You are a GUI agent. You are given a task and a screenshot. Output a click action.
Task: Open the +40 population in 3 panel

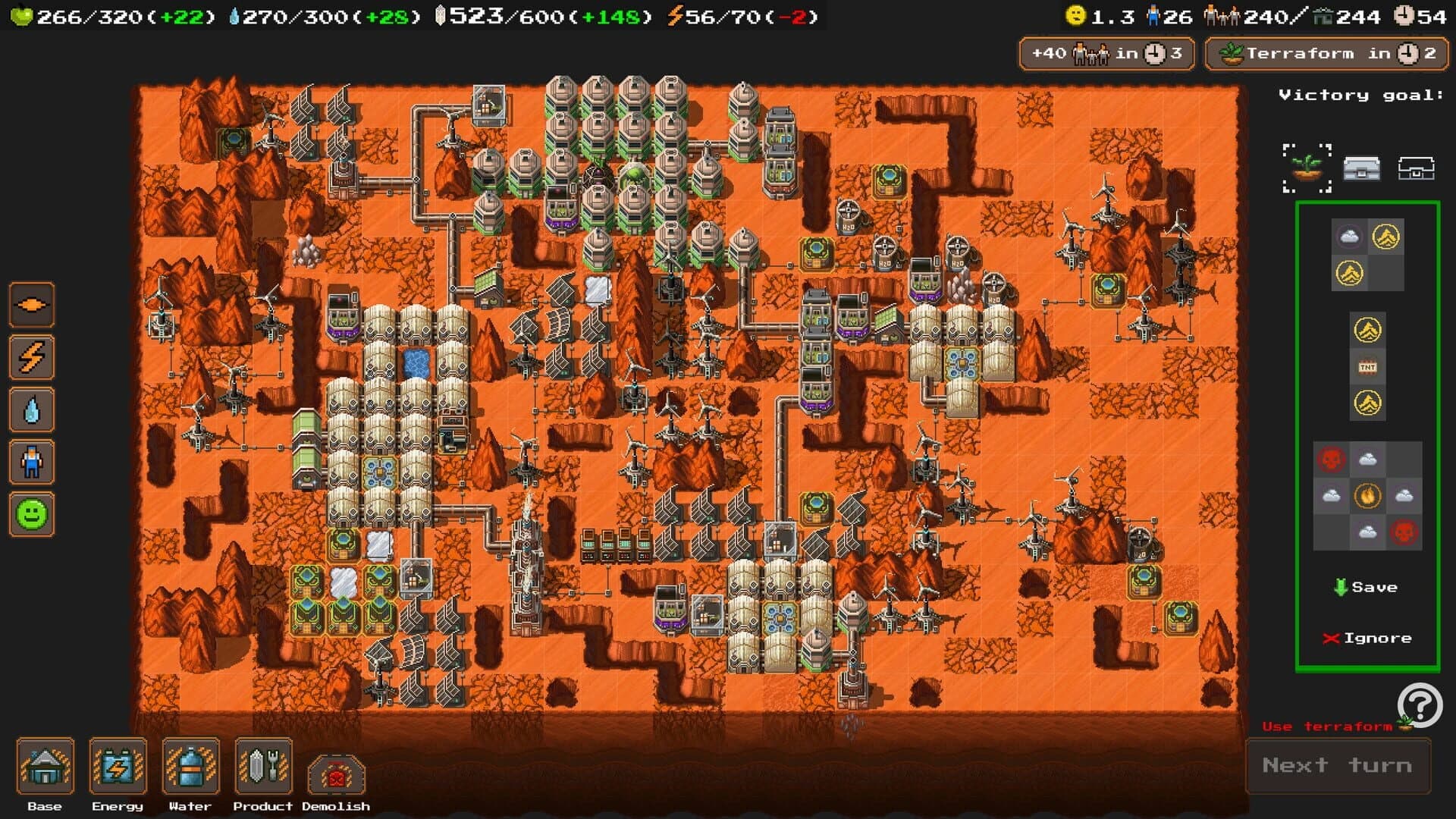click(1106, 53)
